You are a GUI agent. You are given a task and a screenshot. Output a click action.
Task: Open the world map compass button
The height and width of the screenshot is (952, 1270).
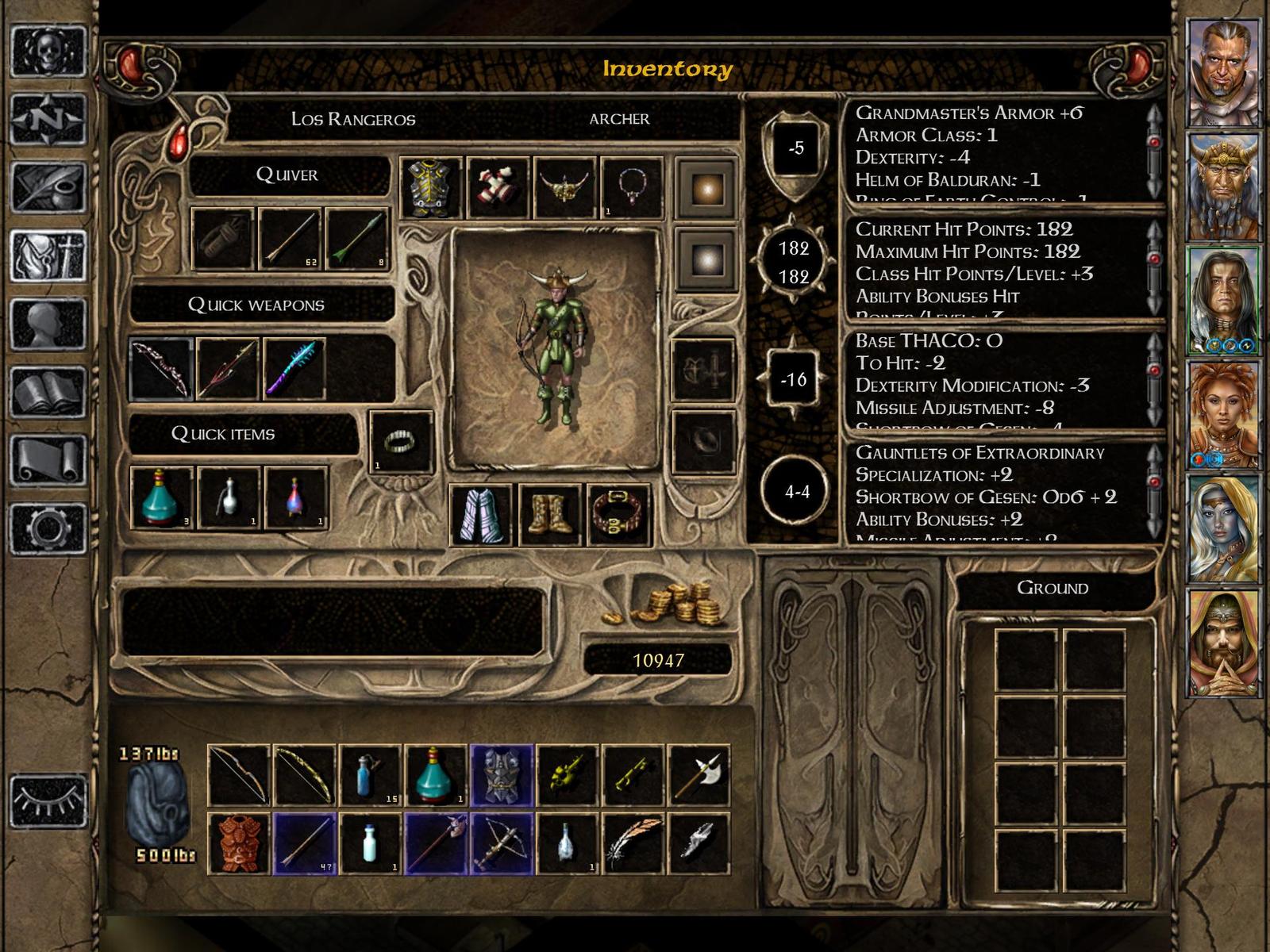48,119
